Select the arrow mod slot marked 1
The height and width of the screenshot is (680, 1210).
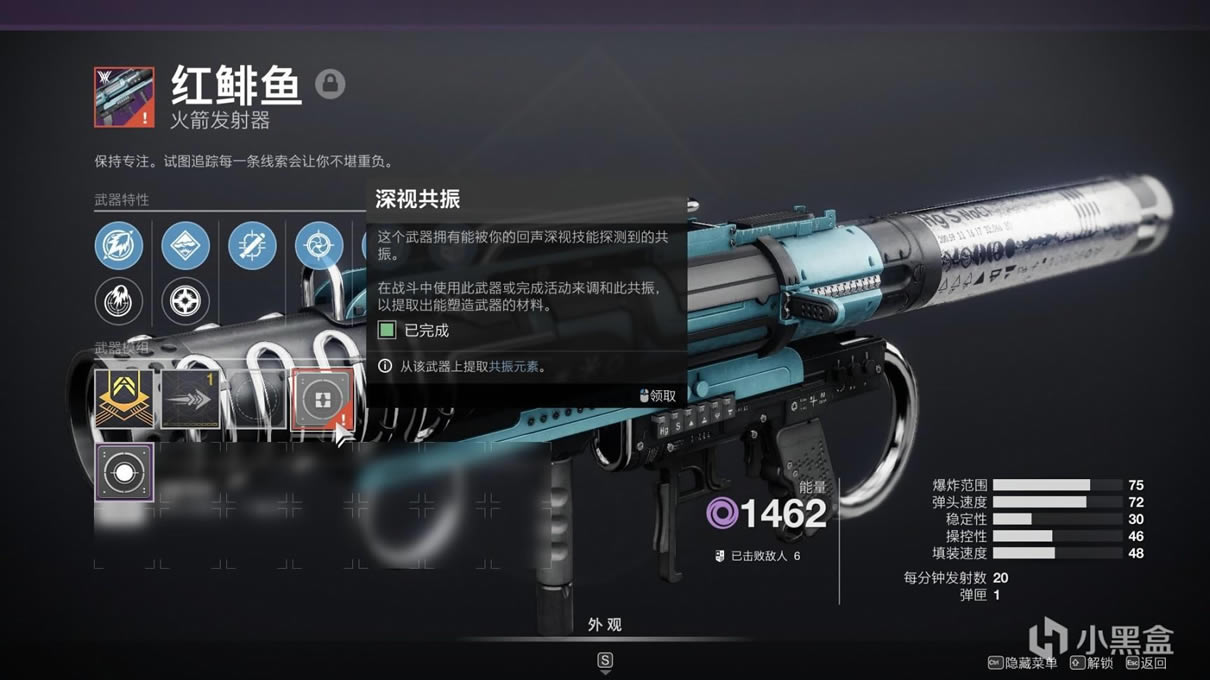coord(190,399)
